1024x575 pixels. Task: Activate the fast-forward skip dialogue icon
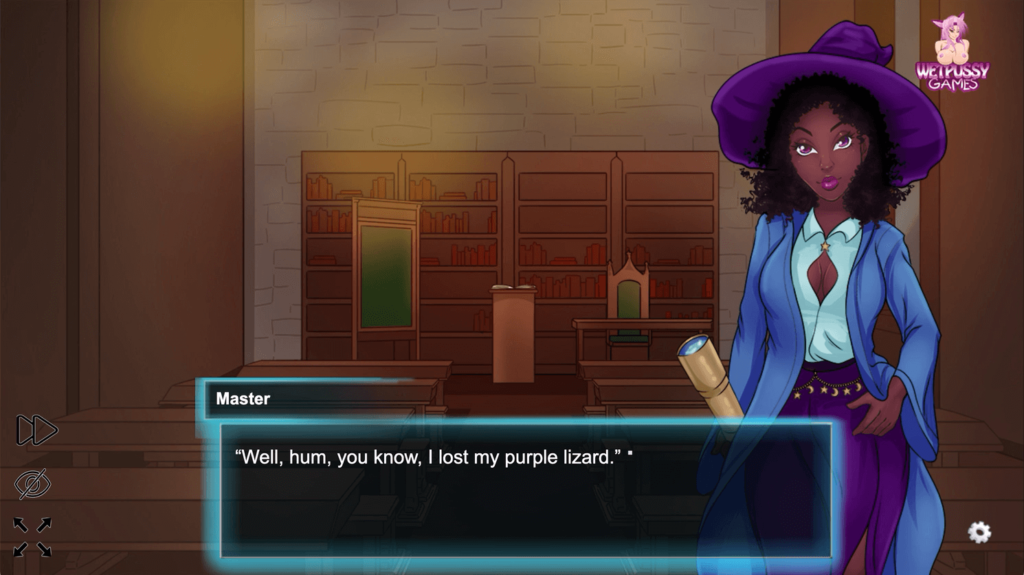pos(37,430)
